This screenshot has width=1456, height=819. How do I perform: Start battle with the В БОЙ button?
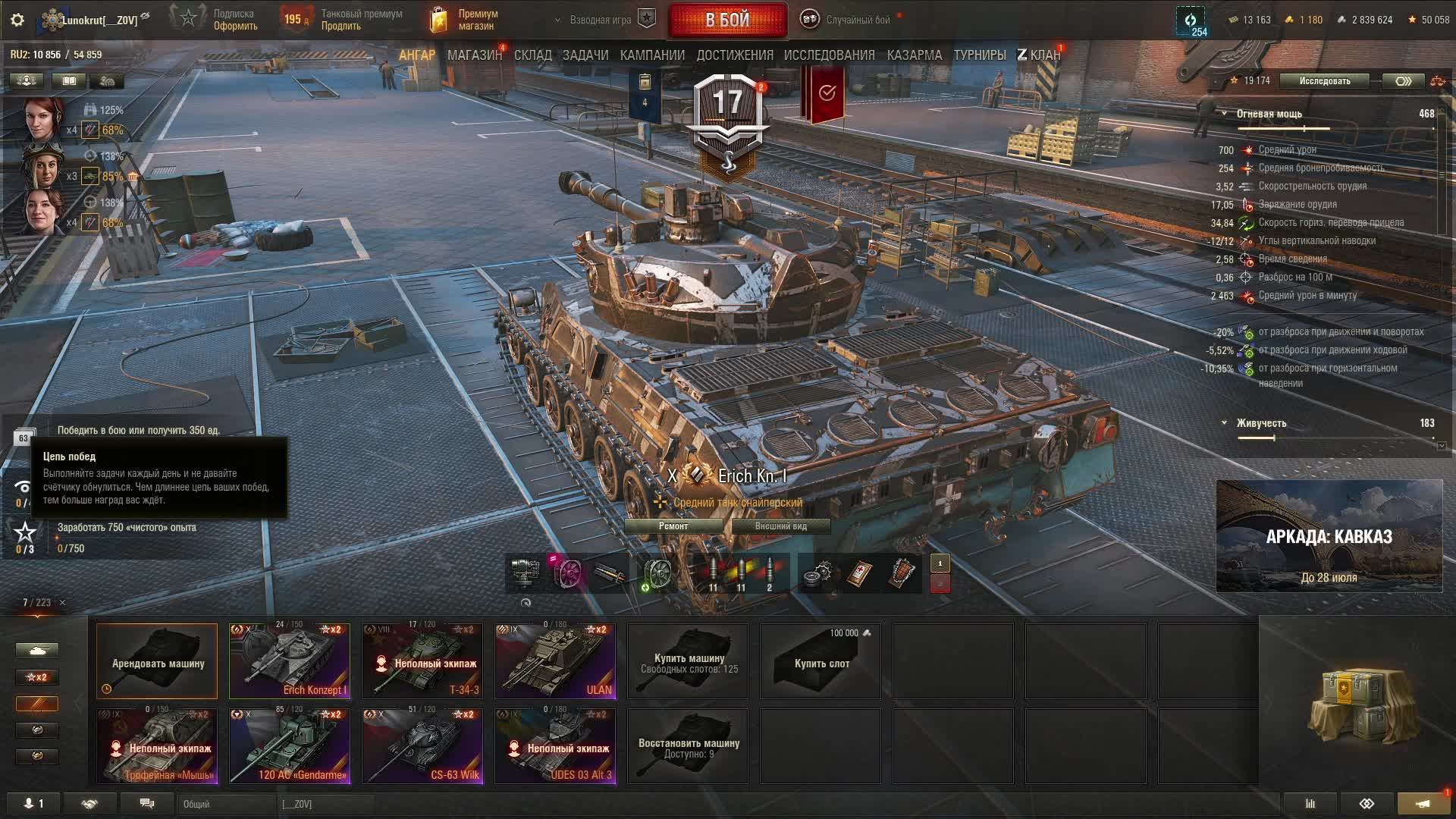pyautogui.click(x=727, y=20)
